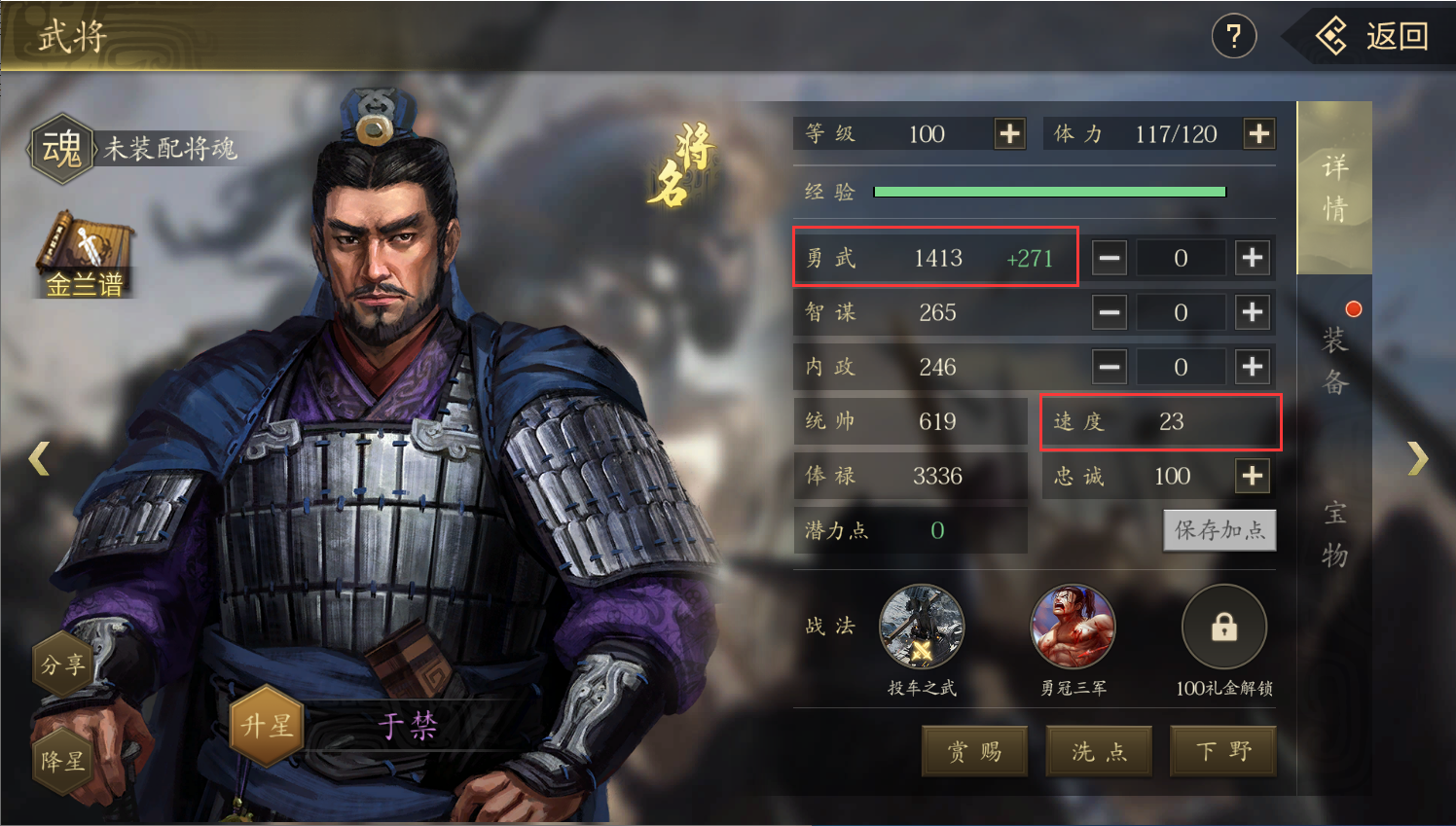Screen dimensions: 1456x826
Task: Click plus next to 忠诚 loyalty
Action: point(1253,476)
